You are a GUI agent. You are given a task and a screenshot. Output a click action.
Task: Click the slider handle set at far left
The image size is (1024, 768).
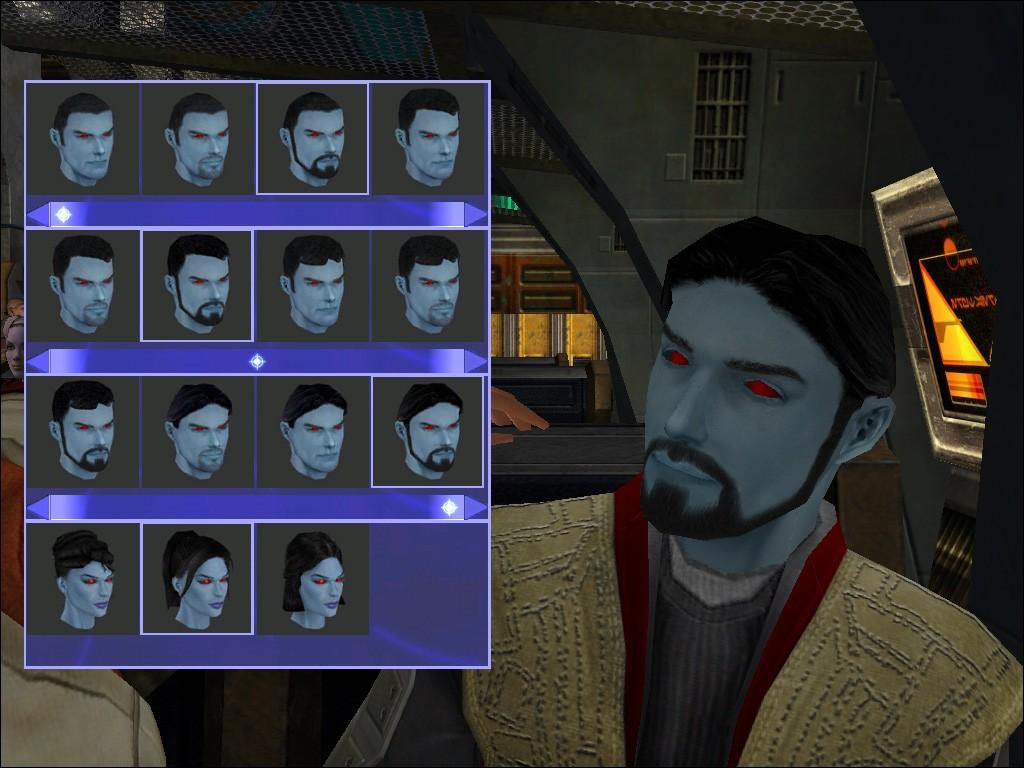pos(63,214)
